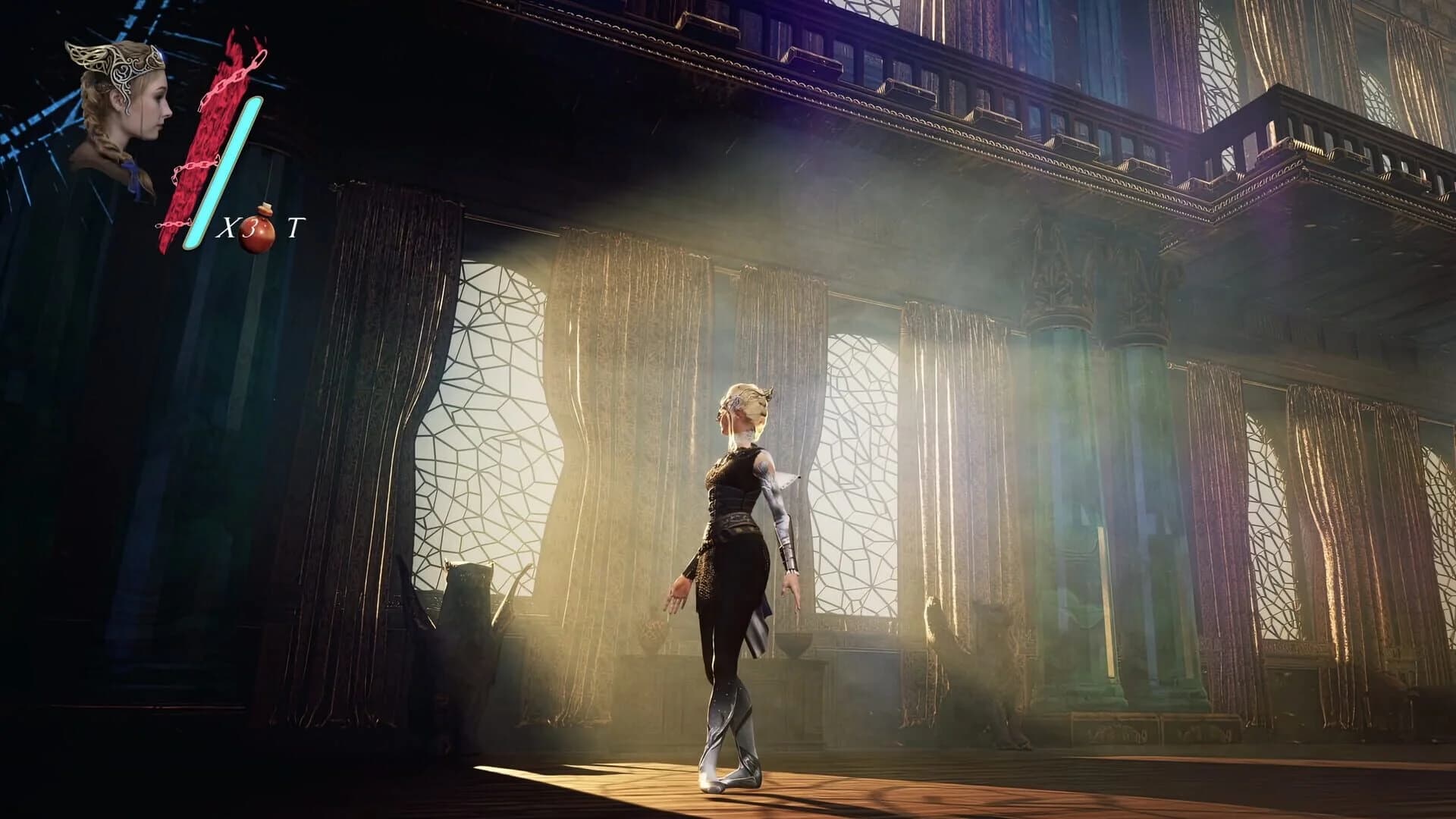
Task: Click the cork stopper atop the potion flask
Action: point(265,206)
